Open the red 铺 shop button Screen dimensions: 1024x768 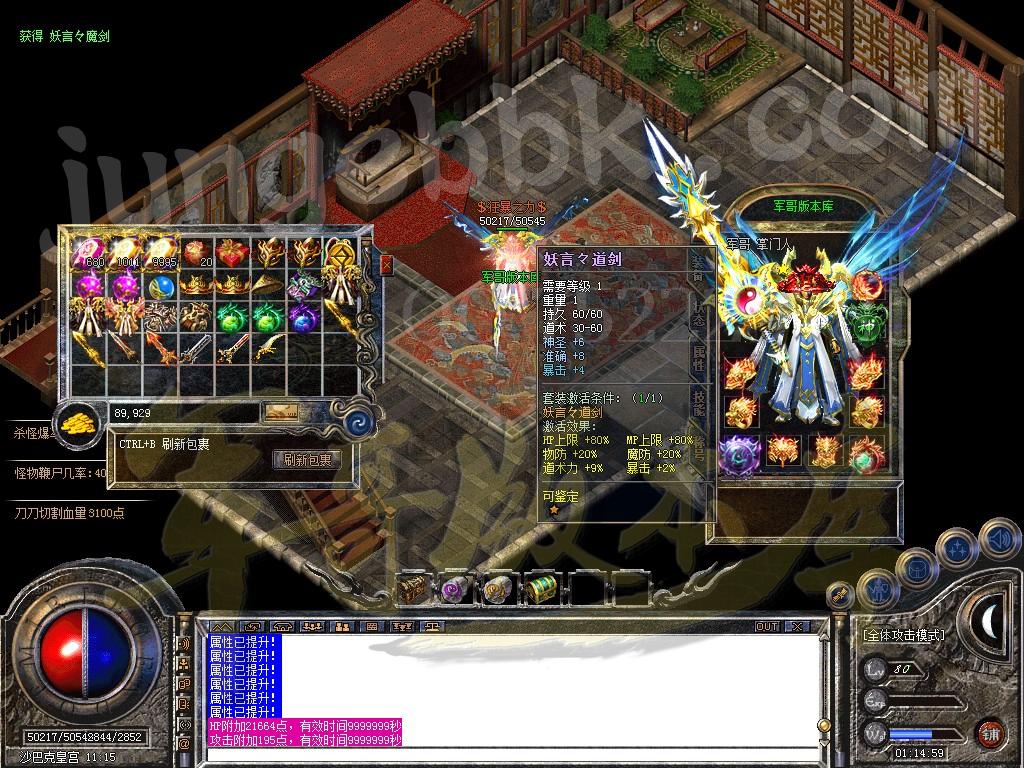[989, 733]
